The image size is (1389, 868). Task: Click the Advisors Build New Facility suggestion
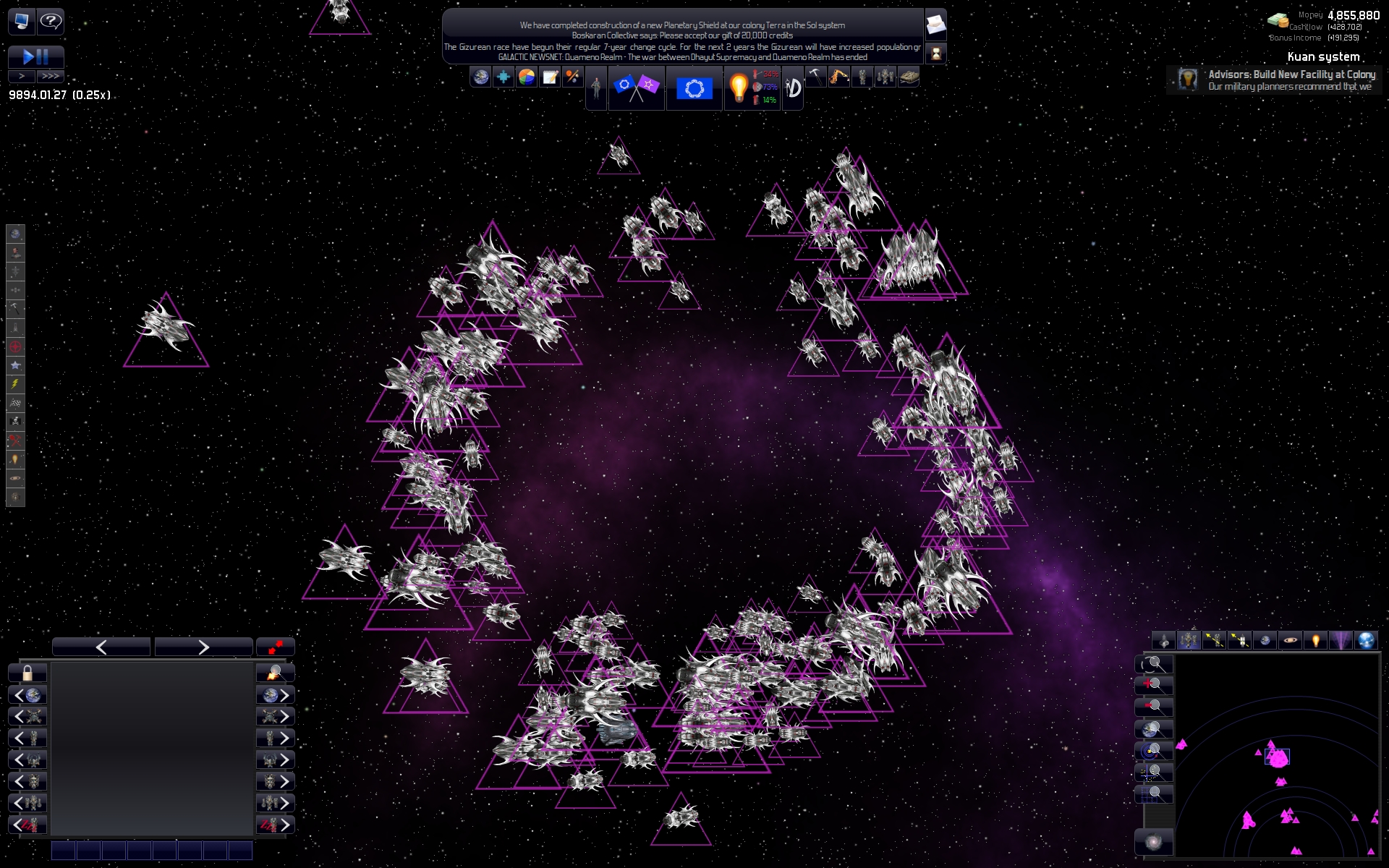pyautogui.click(x=1279, y=80)
